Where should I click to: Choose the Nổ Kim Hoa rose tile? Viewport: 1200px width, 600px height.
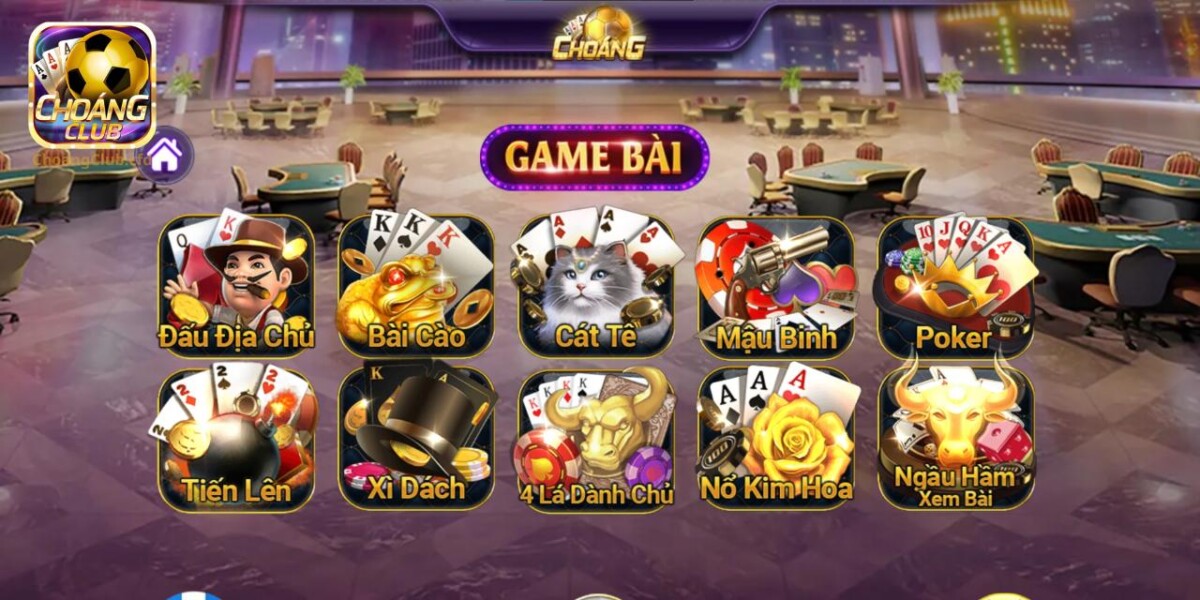(776, 440)
